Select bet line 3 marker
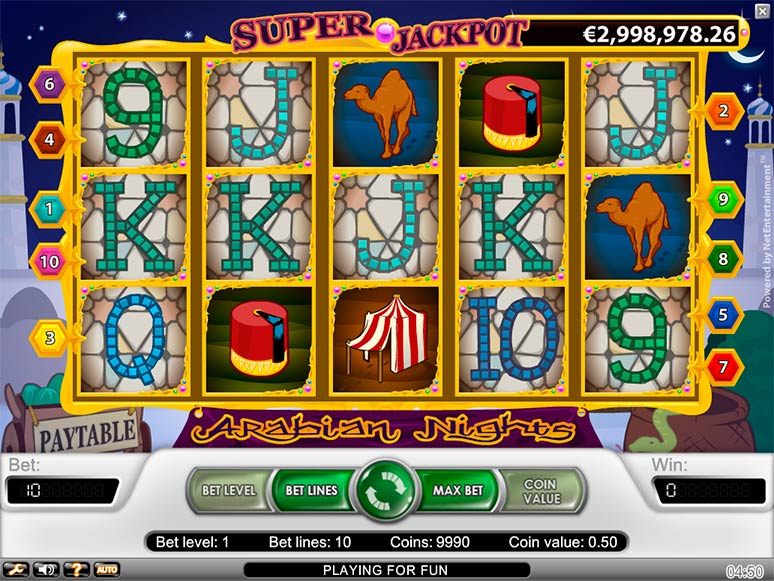This screenshot has width=774, height=581. tap(48, 337)
